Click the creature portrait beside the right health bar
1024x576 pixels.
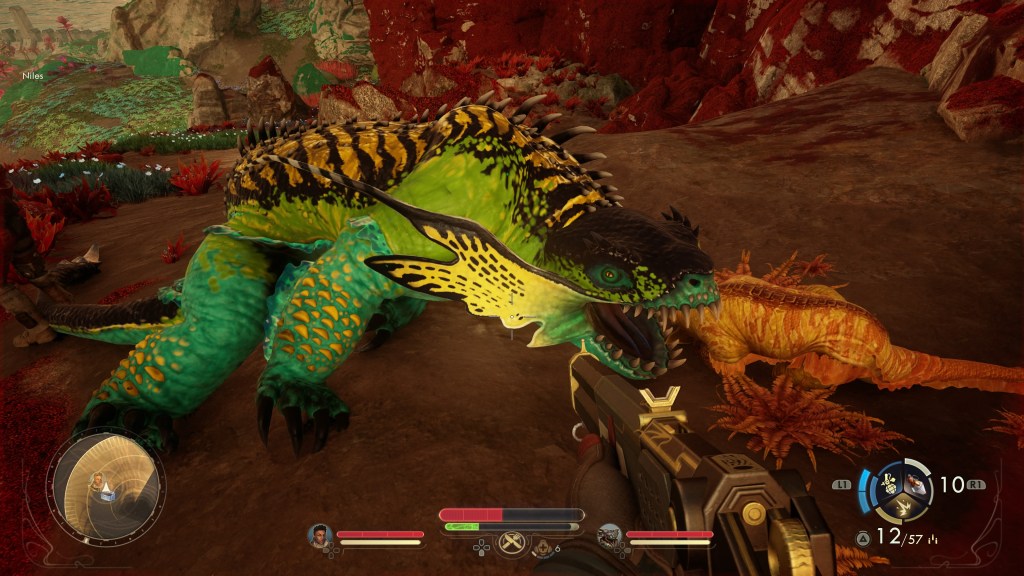(x=609, y=536)
